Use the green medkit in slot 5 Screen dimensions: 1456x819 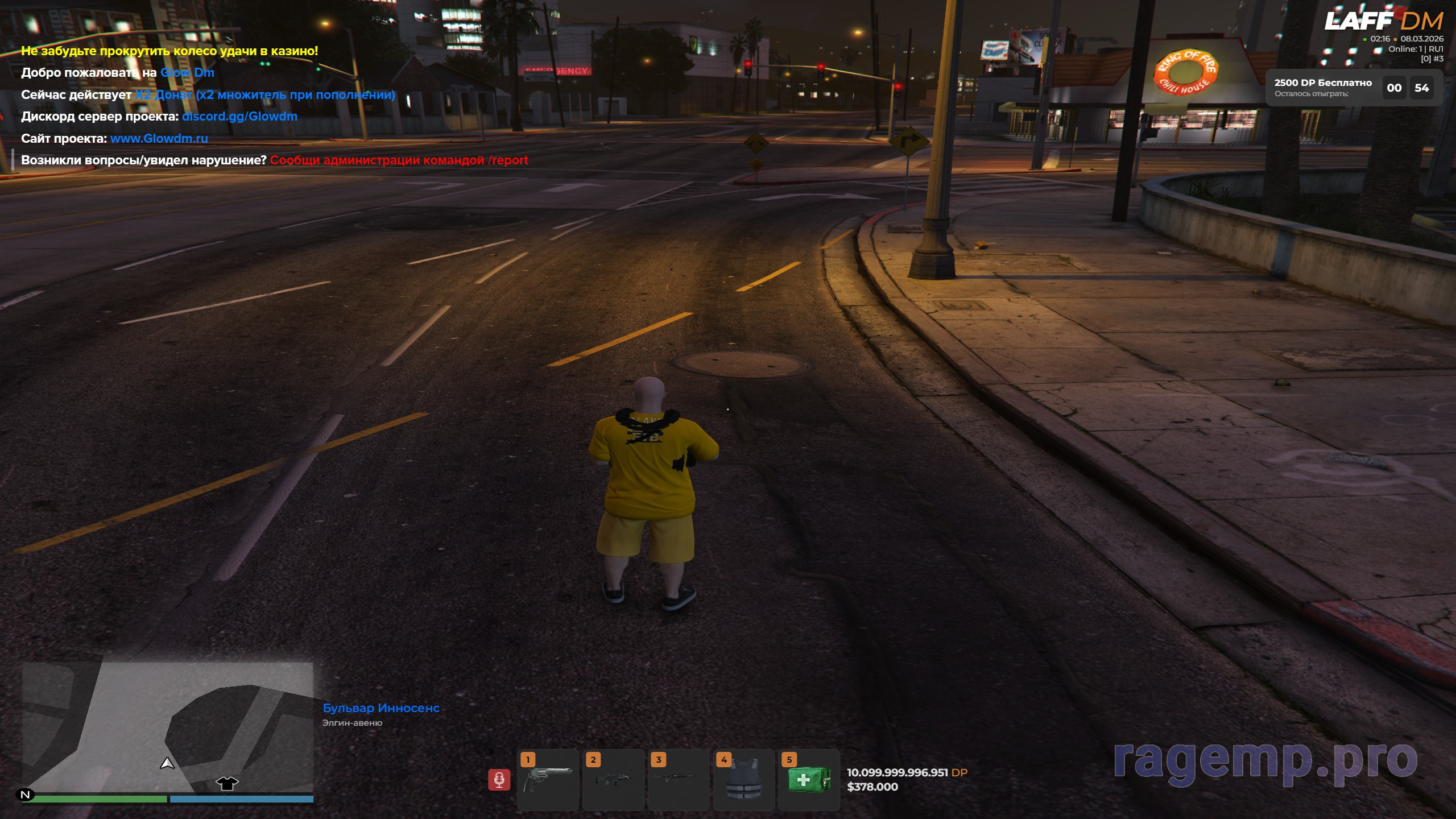coord(808,779)
